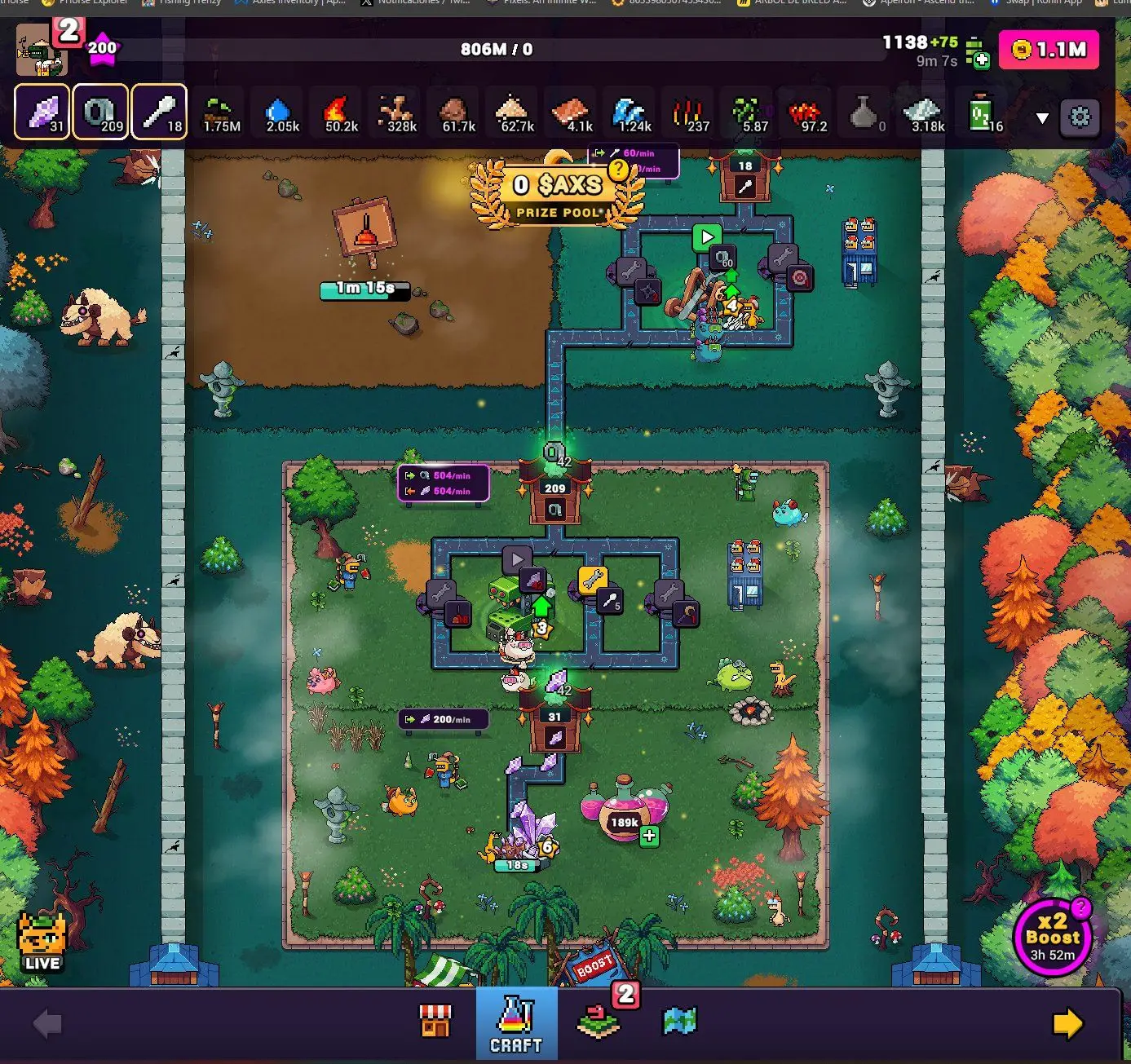Click the question mark on the prize pool tooltip

pyautogui.click(x=617, y=168)
